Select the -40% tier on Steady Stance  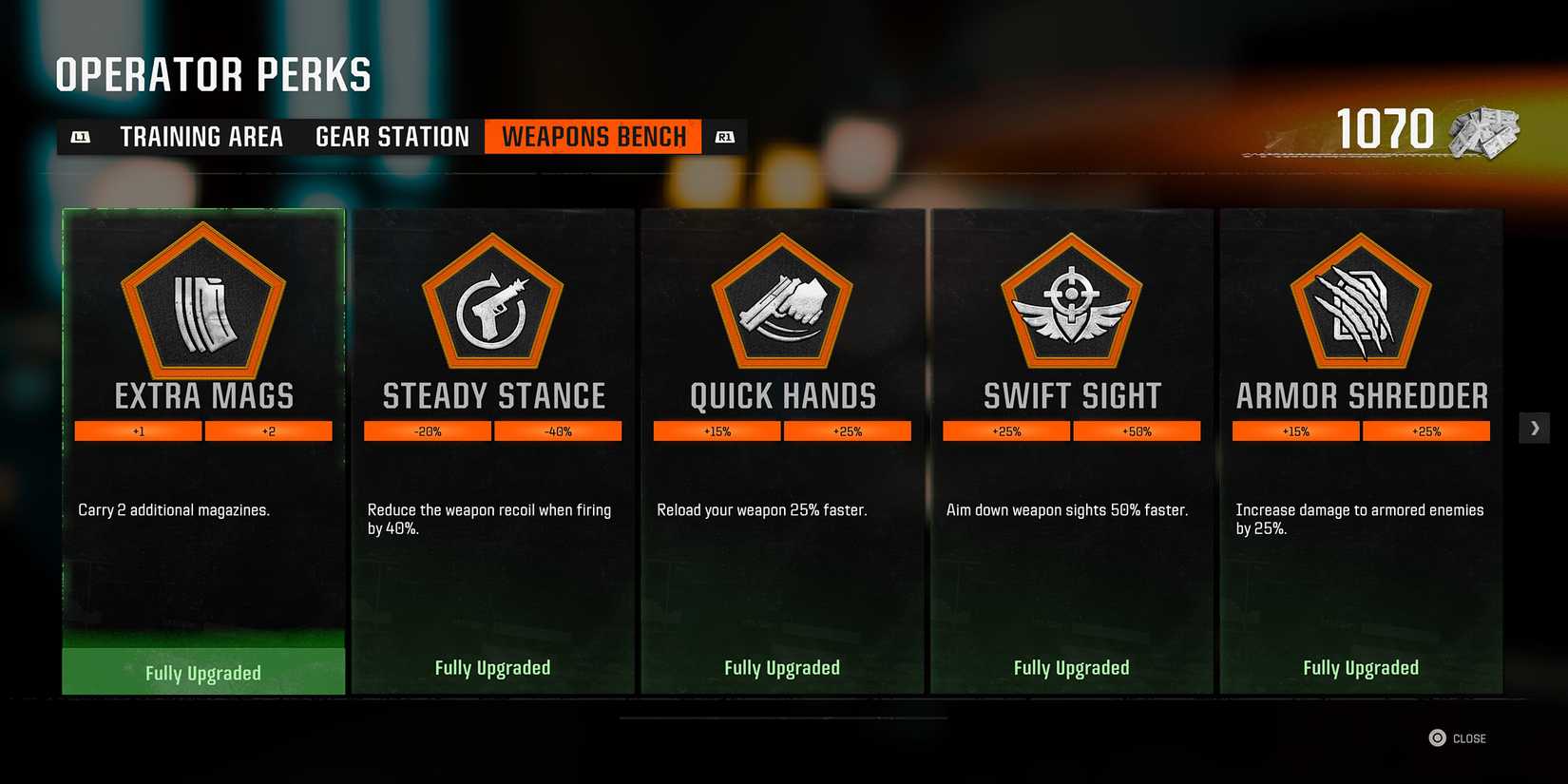[x=559, y=430]
